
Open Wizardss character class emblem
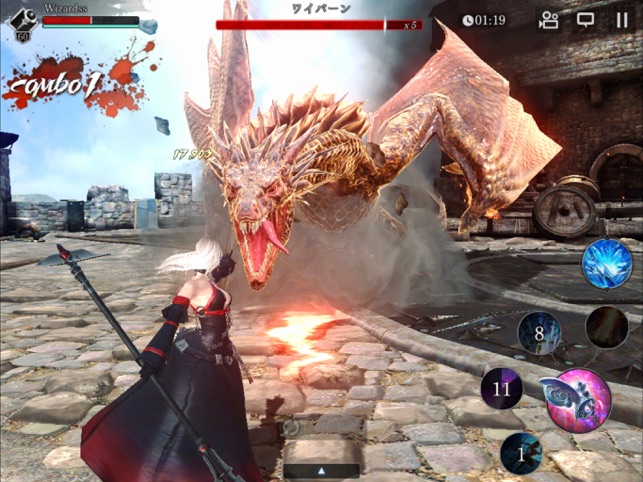[21, 21]
